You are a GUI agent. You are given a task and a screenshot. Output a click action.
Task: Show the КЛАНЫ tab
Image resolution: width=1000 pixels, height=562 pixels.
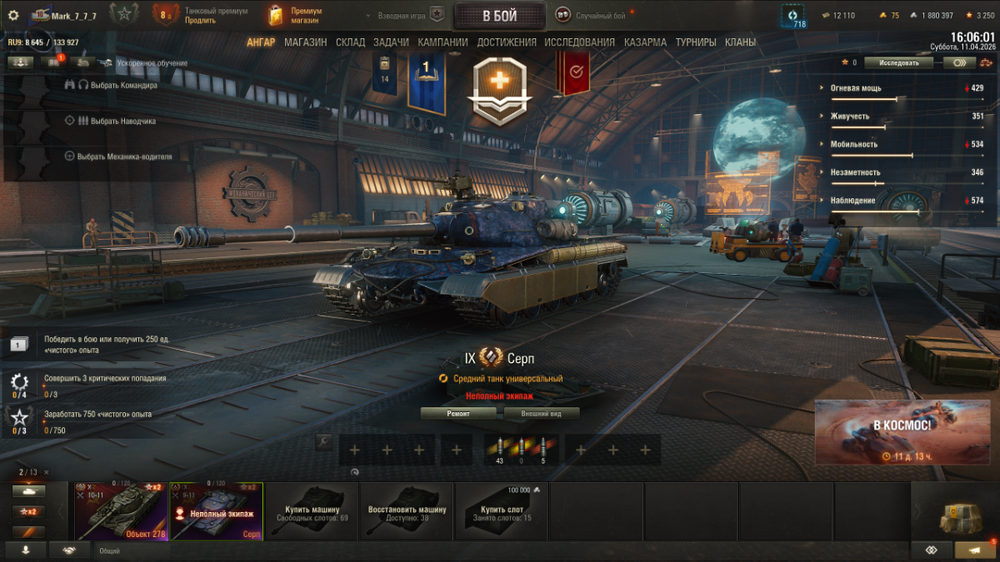(740, 42)
